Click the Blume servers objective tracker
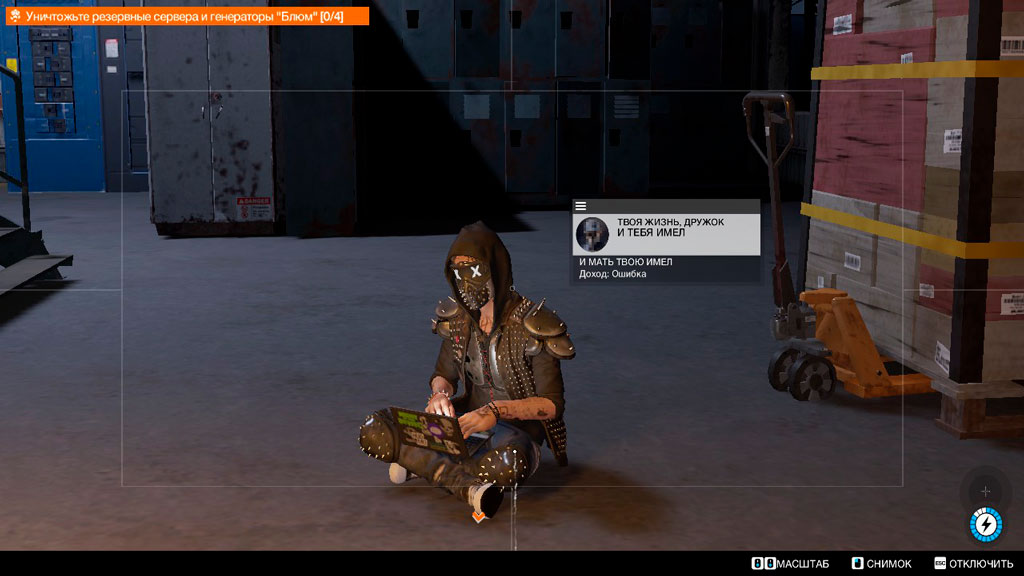1024x576 pixels. (185, 16)
